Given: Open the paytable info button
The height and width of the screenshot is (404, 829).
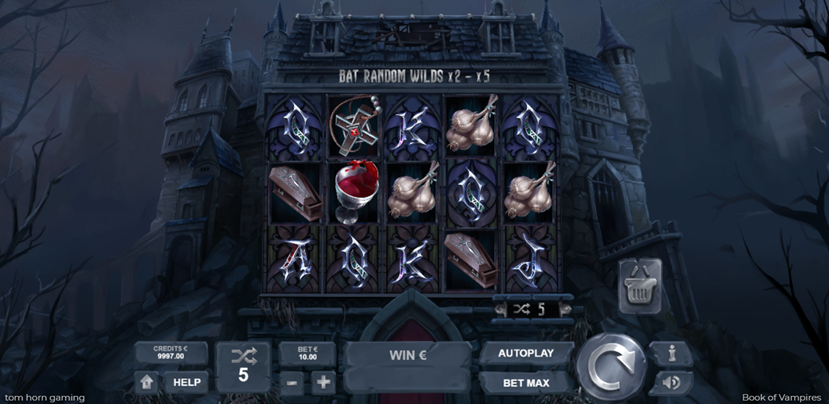Looking at the screenshot, I should pyautogui.click(x=670, y=353).
